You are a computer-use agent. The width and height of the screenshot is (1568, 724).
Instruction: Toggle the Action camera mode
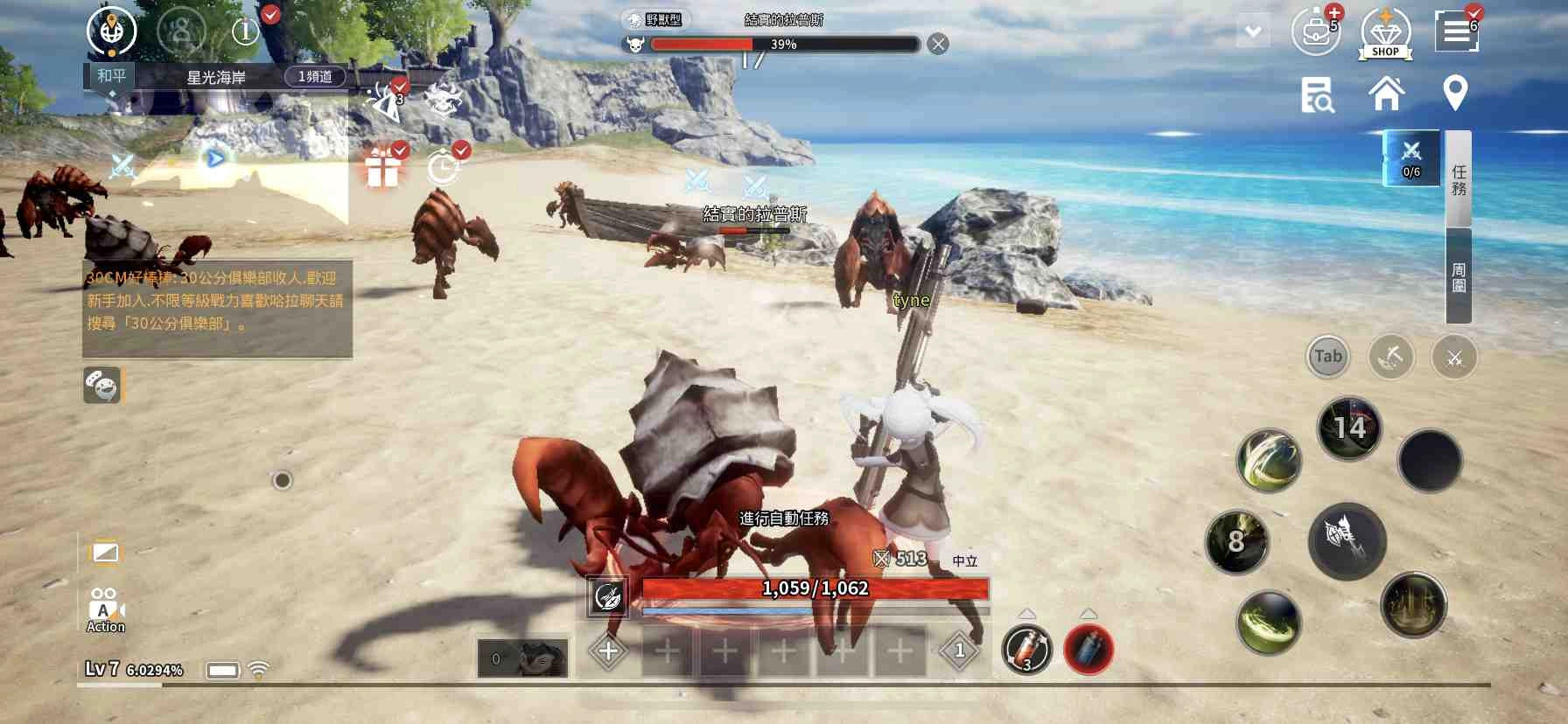coord(105,609)
